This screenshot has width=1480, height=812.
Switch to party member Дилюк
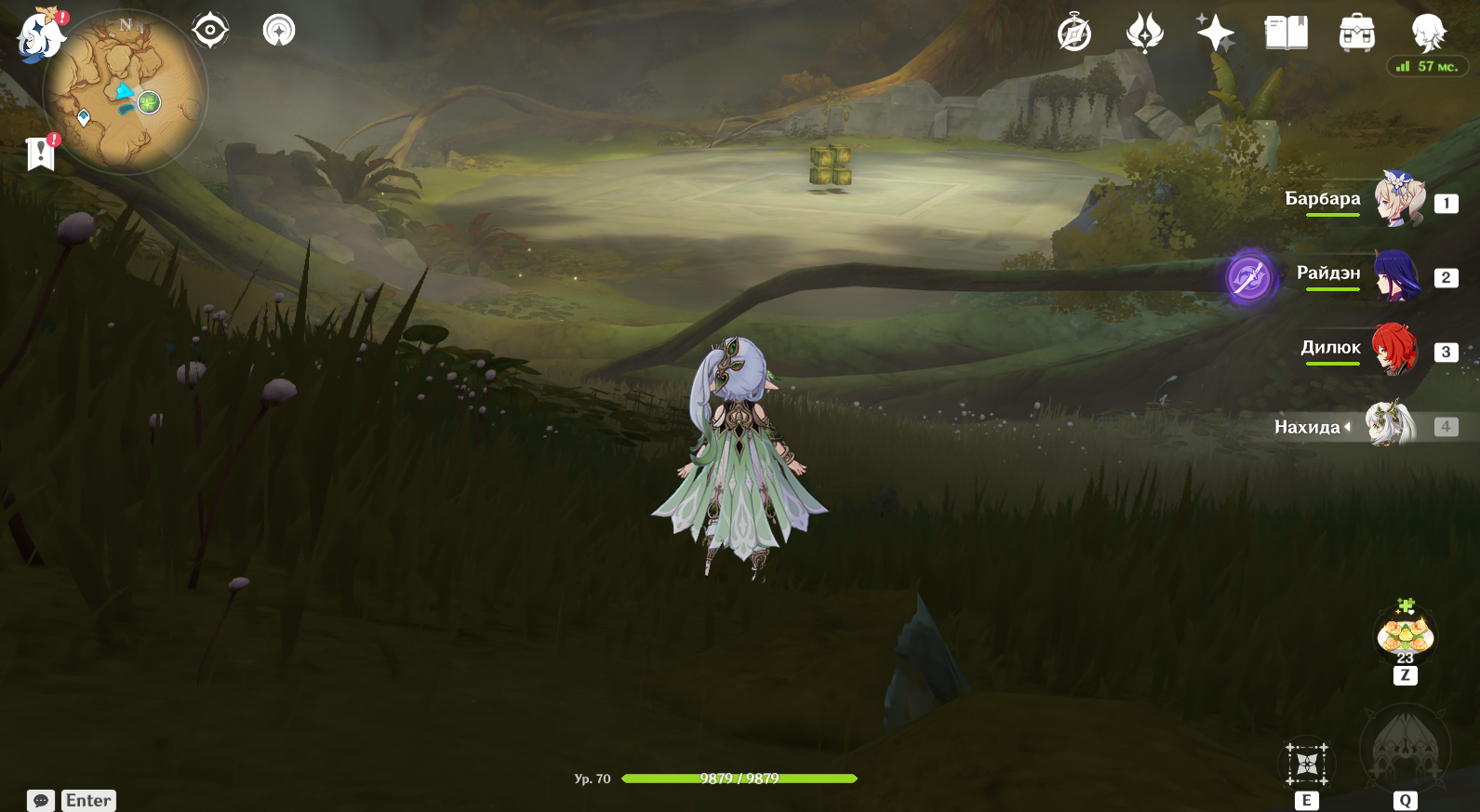(1394, 349)
